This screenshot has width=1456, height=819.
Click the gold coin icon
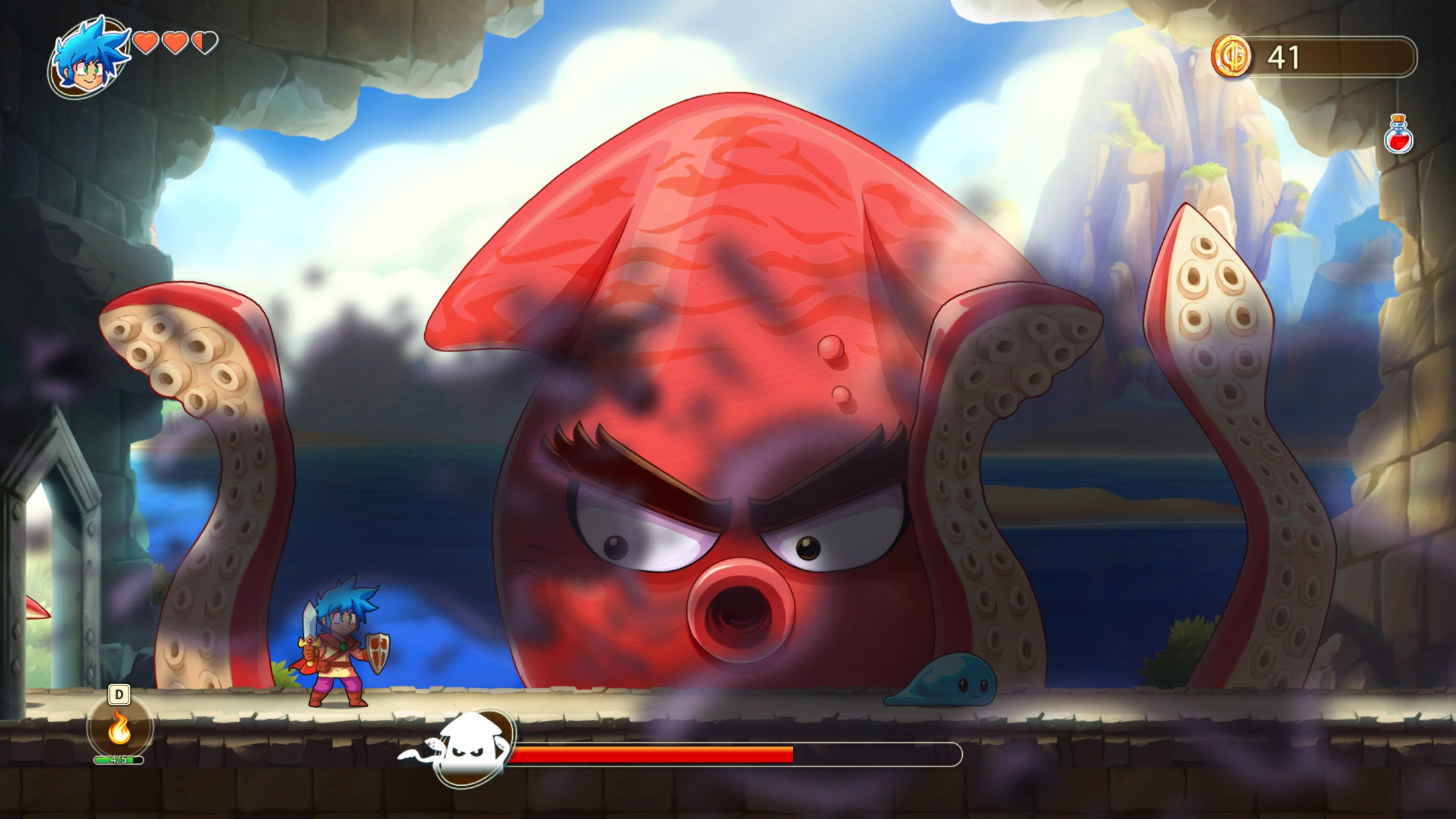[x=1231, y=57]
